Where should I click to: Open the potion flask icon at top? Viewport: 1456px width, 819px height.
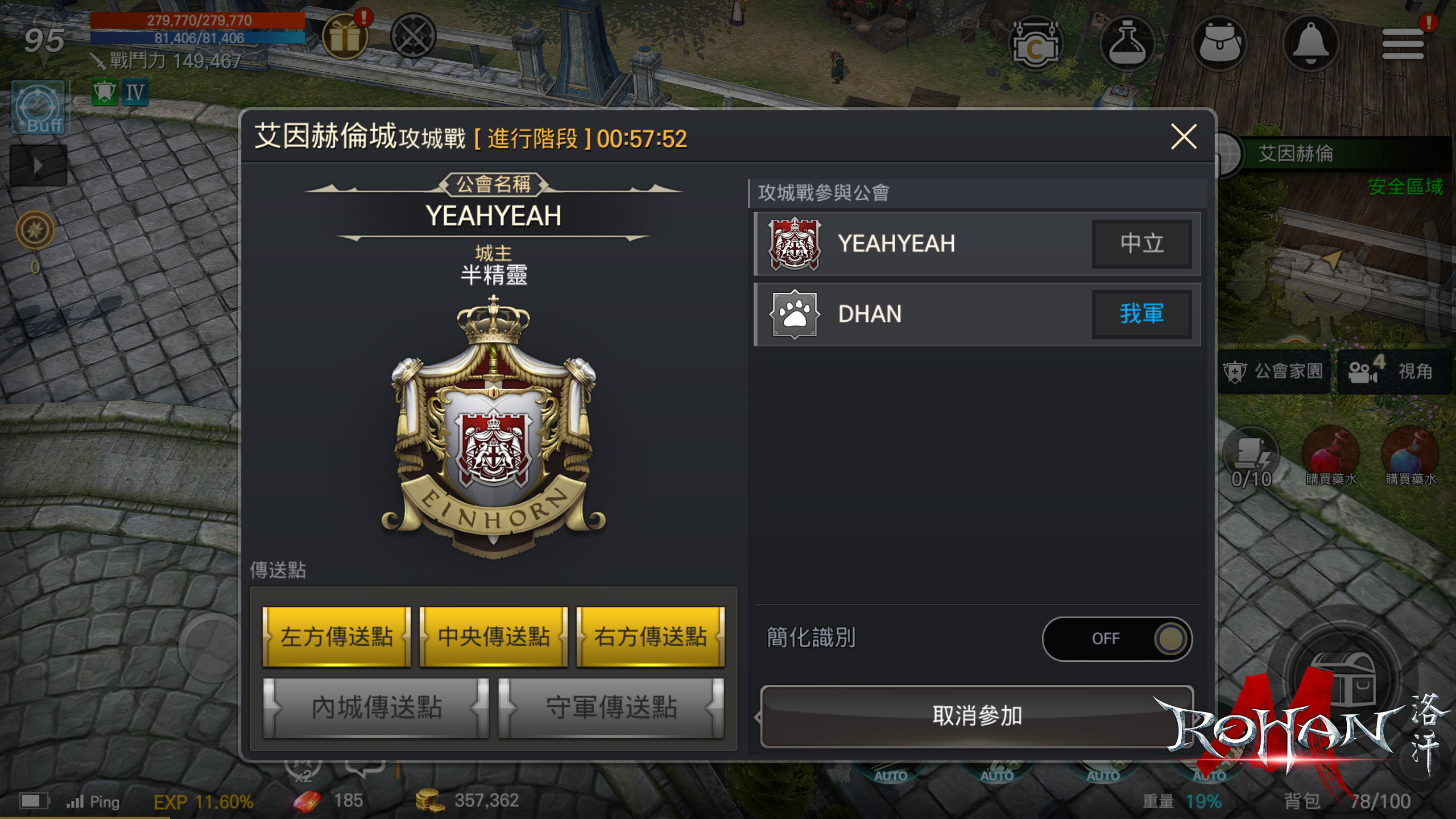pos(1128,43)
